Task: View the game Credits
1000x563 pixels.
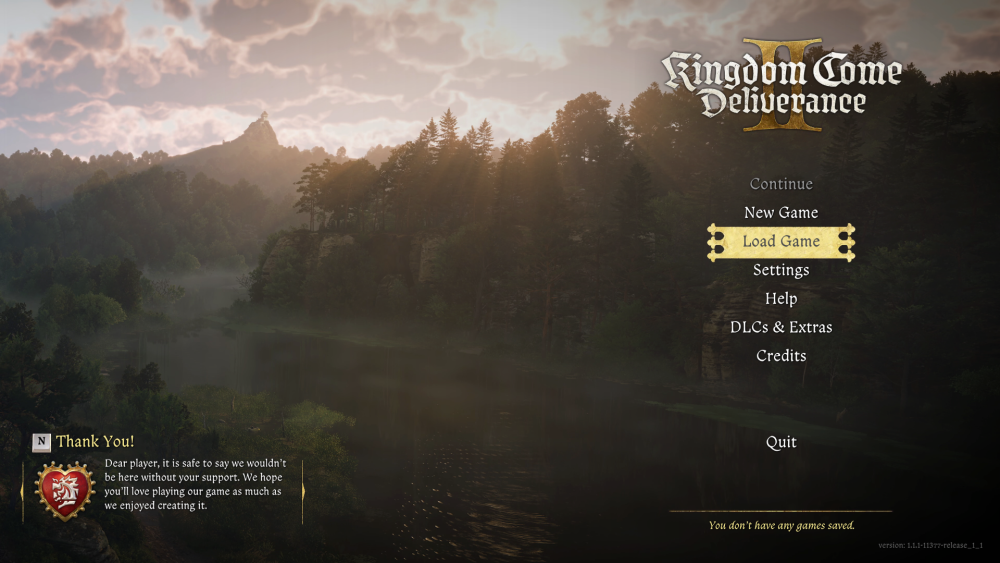Action: (781, 356)
